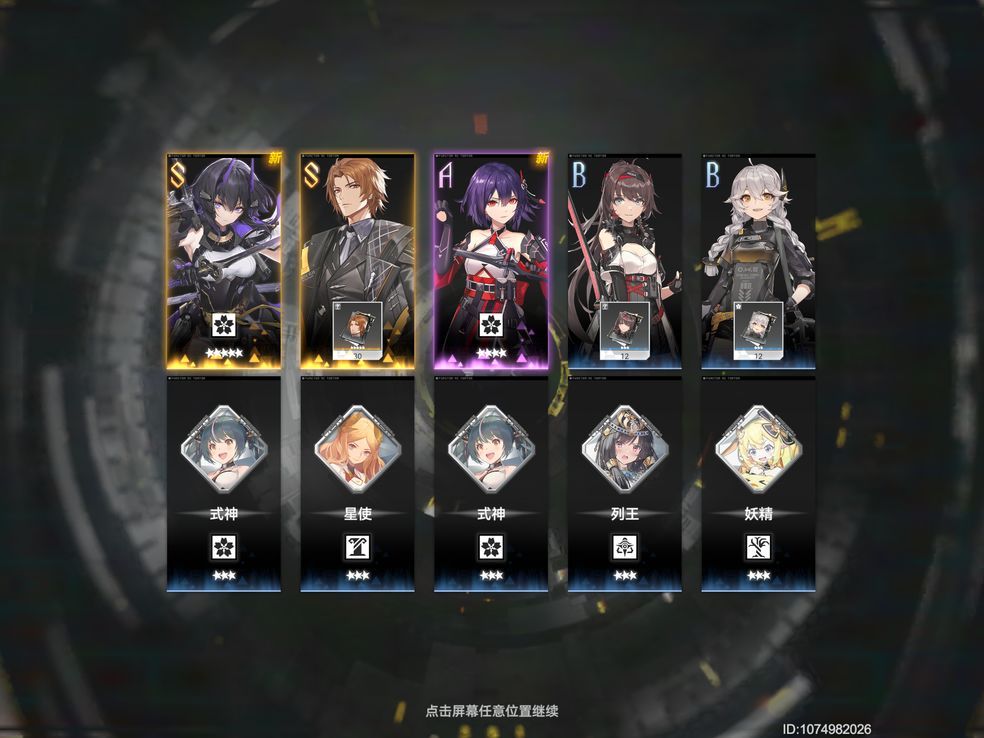
Task: Choose the B-rank girl with red headband
Action: point(625,262)
